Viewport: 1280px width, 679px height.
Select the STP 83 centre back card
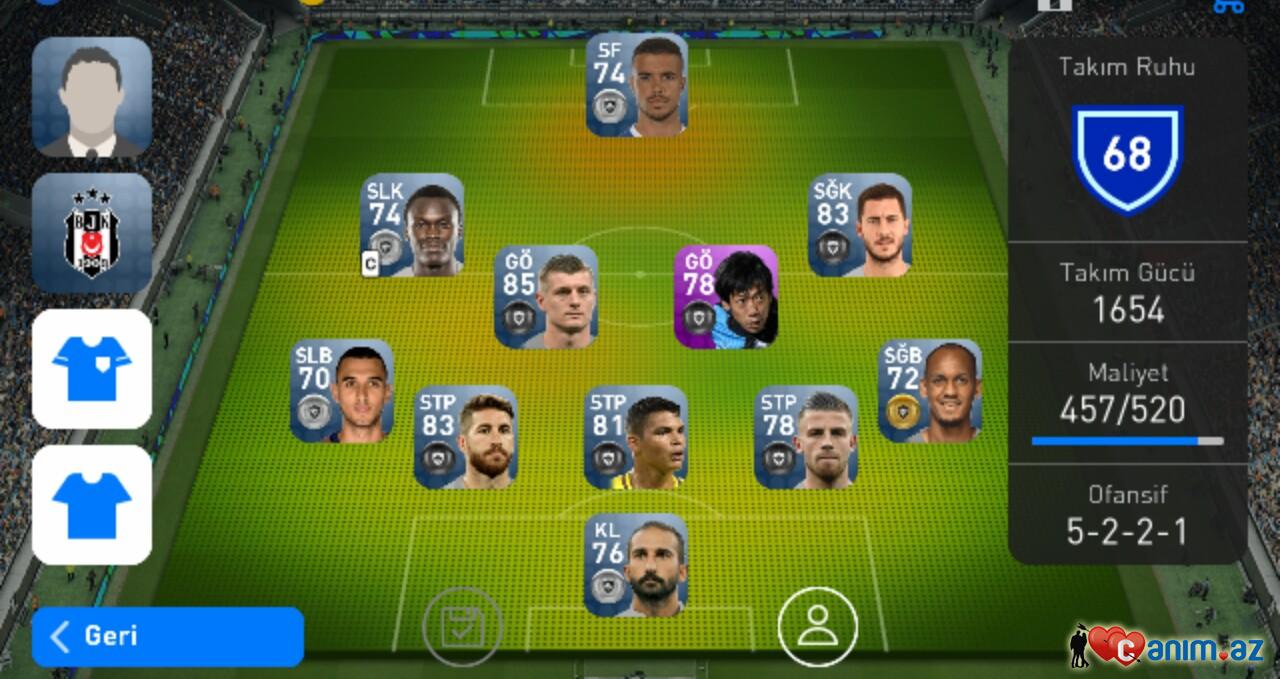point(466,437)
